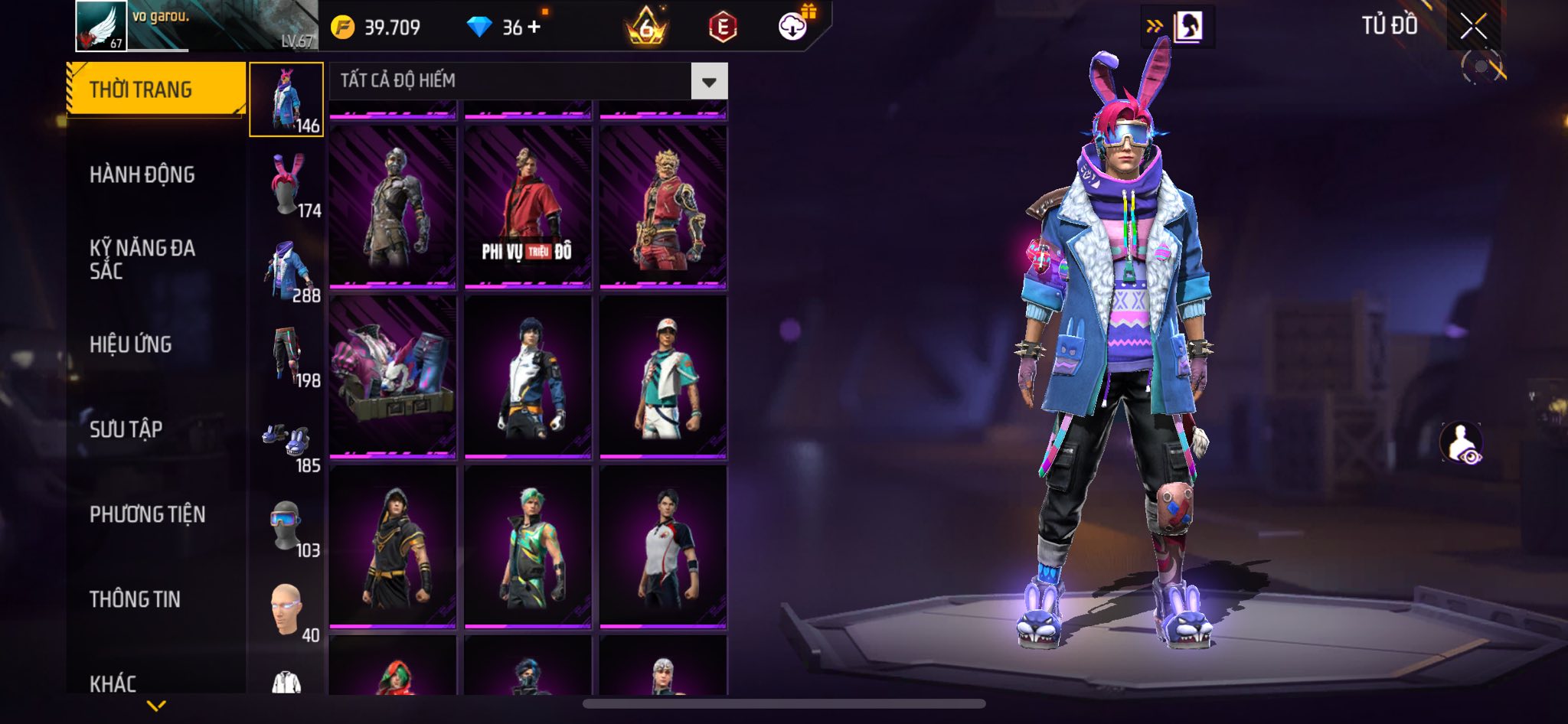Show the PHƯƠNG TIỆN category
The image size is (1568, 724).
[x=148, y=514]
